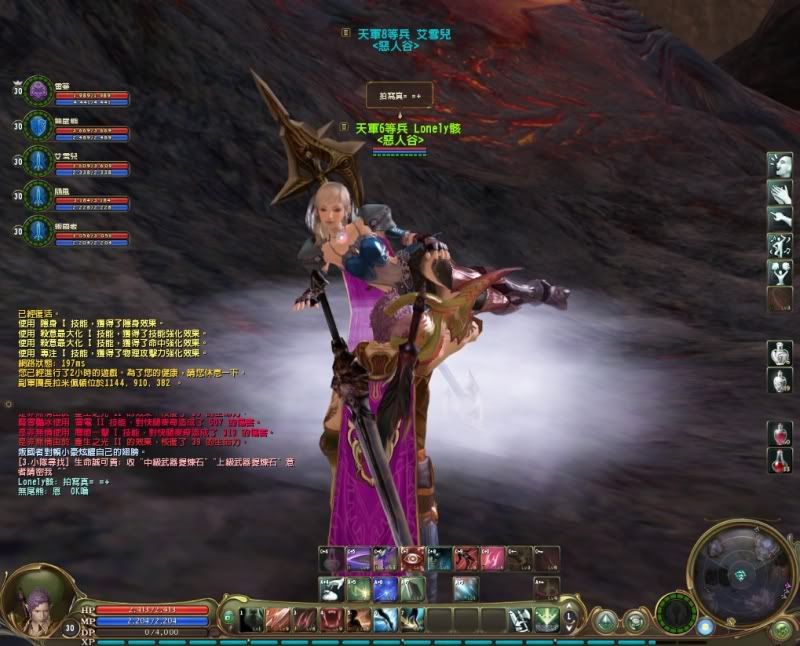The width and height of the screenshot is (800, 646).
Task: Click the green gem button below the minimap
Action: 781,630
